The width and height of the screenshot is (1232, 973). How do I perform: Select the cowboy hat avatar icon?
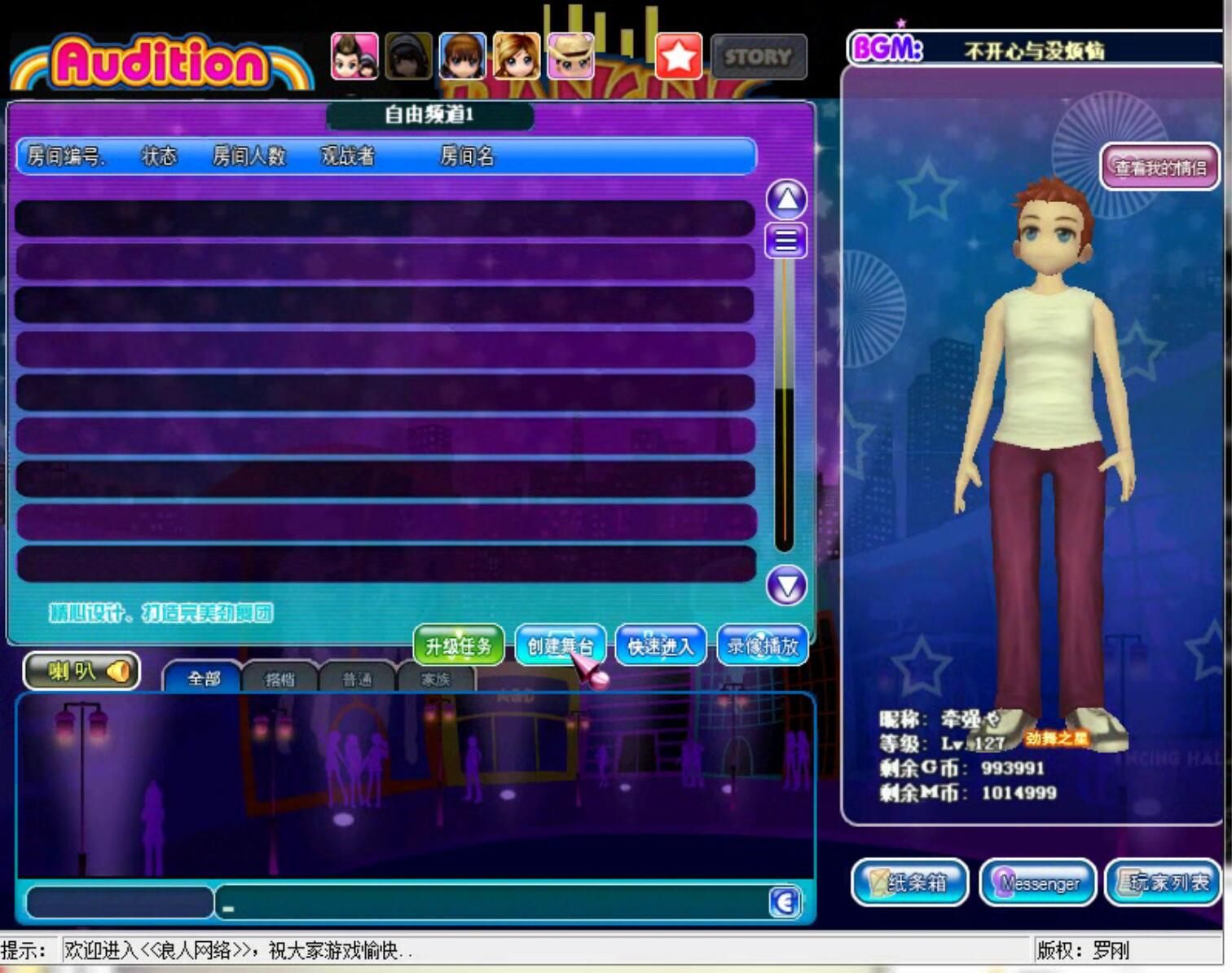click(x=570, y=56)
